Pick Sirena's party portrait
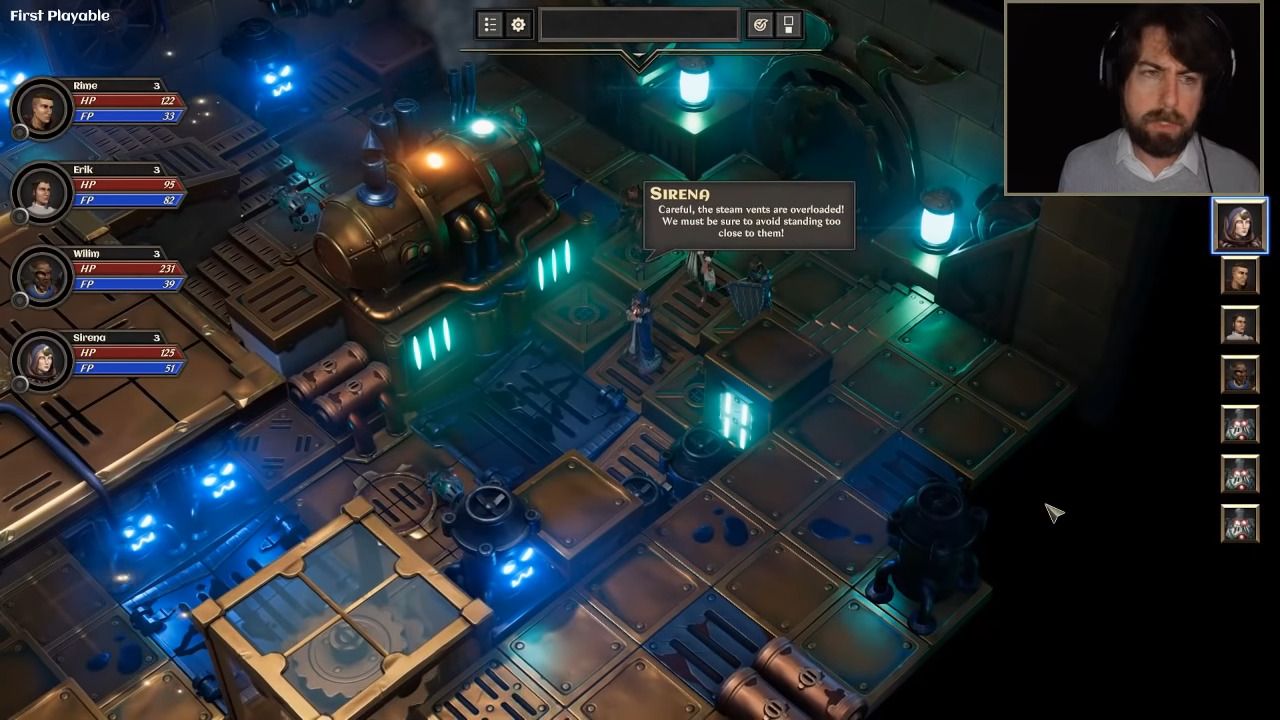The image size is (1280, 720). click(x=41, y=358)
